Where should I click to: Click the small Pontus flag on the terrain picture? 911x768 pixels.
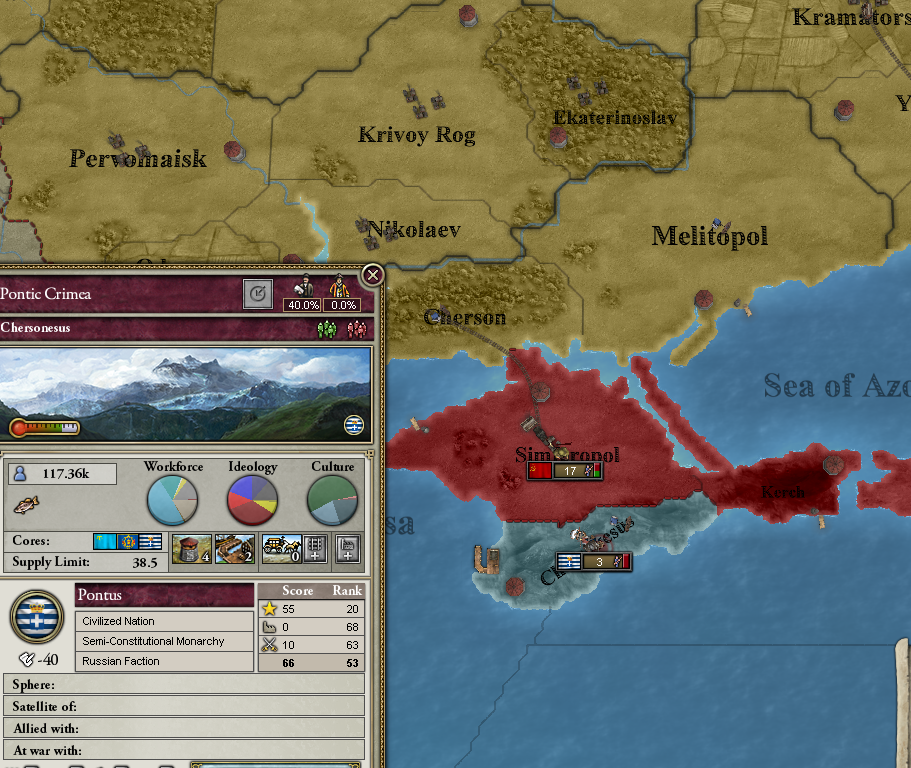click(x=354, y=425)
